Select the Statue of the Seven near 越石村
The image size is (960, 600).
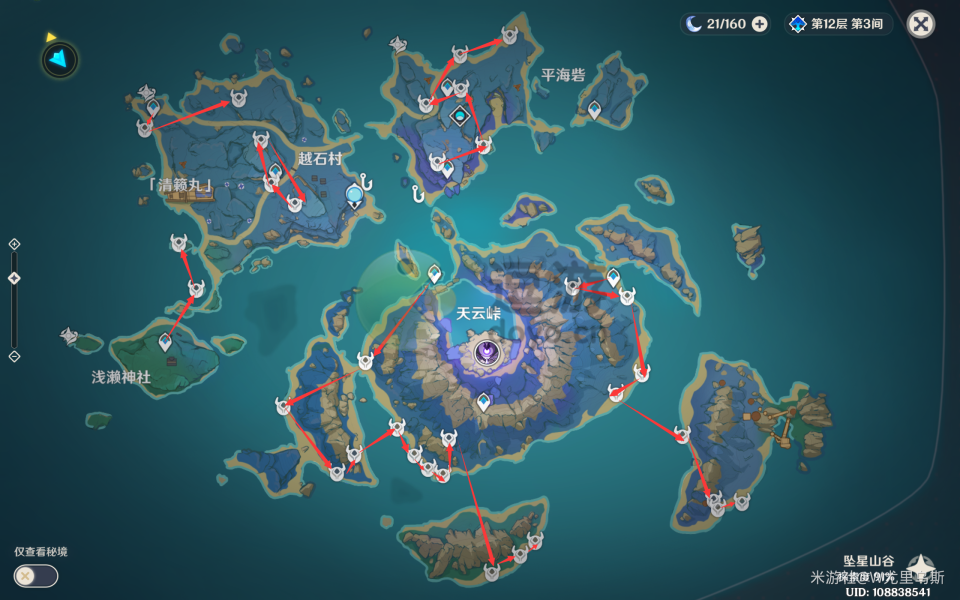tap(354, 194)
